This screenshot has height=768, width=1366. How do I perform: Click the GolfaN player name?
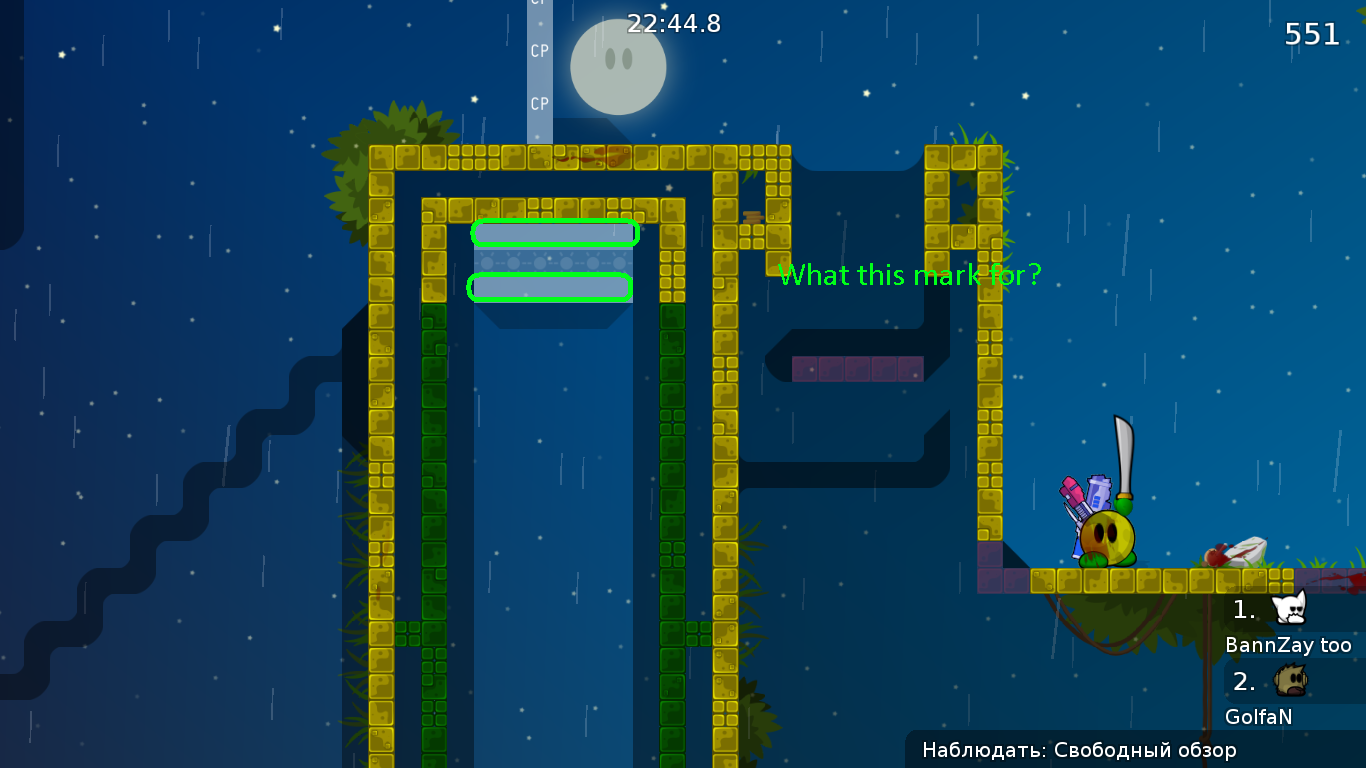click(x=1258, y=717)
